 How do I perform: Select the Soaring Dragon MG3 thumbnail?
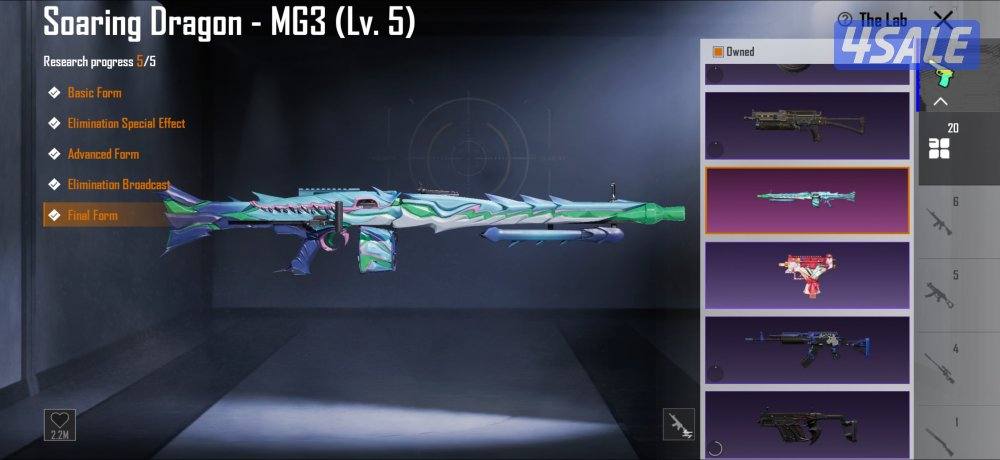[807, 200]
